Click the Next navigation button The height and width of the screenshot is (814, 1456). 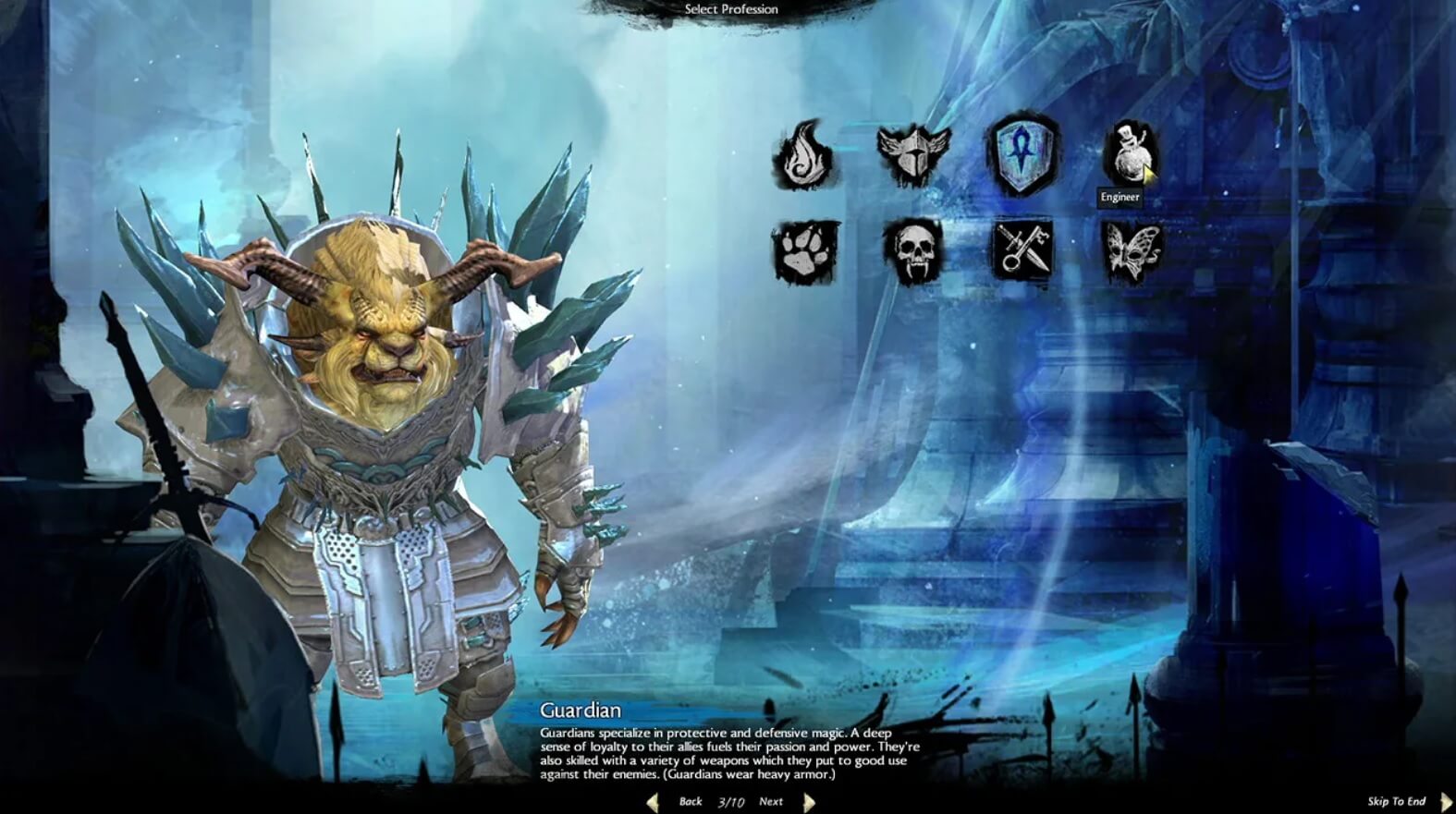[770, 802]
